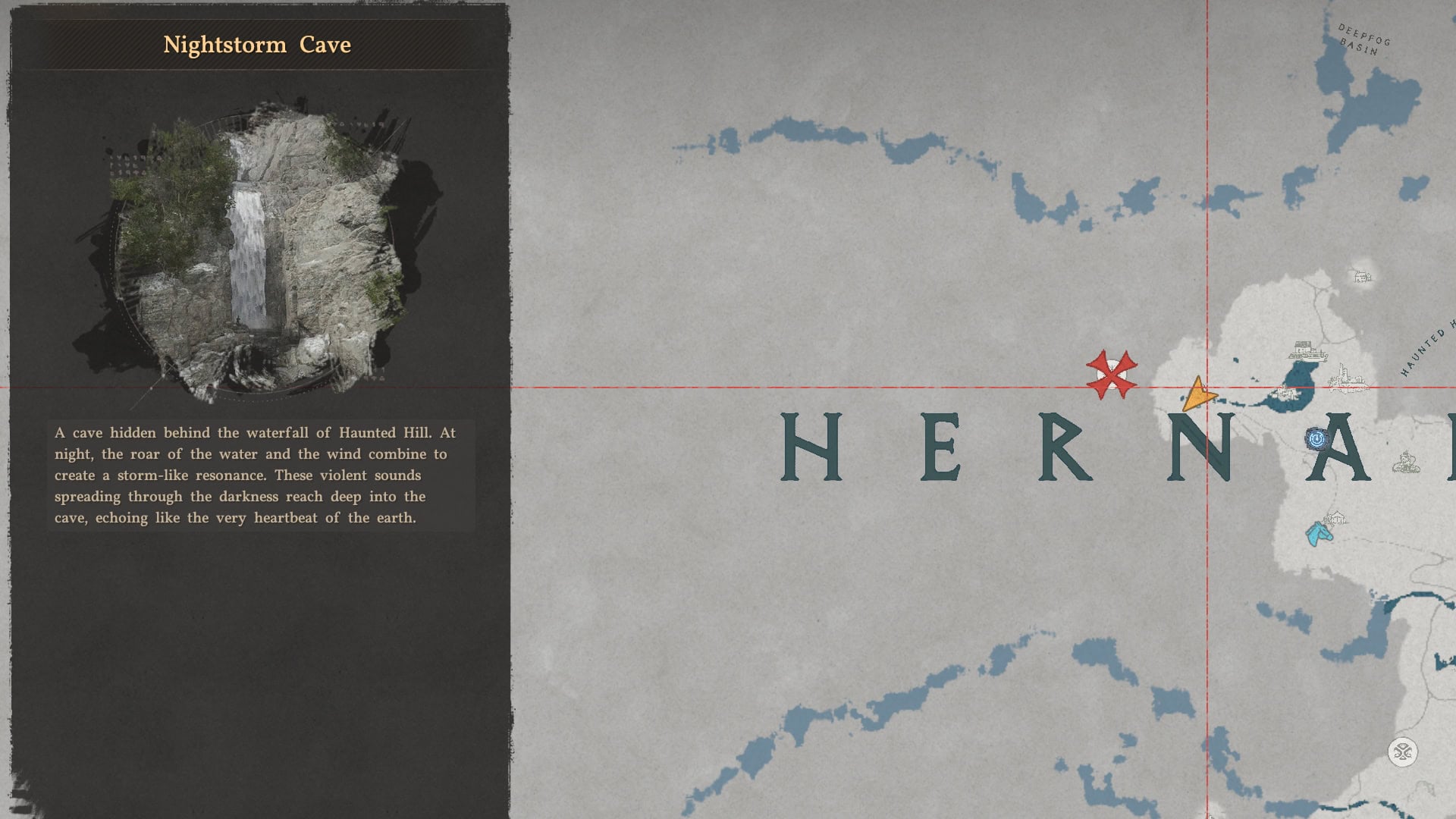This screenshot has width=1456, height=819.
Task: Click the harbor ship icon on the coastline
Action: [x=1307, y=353]
